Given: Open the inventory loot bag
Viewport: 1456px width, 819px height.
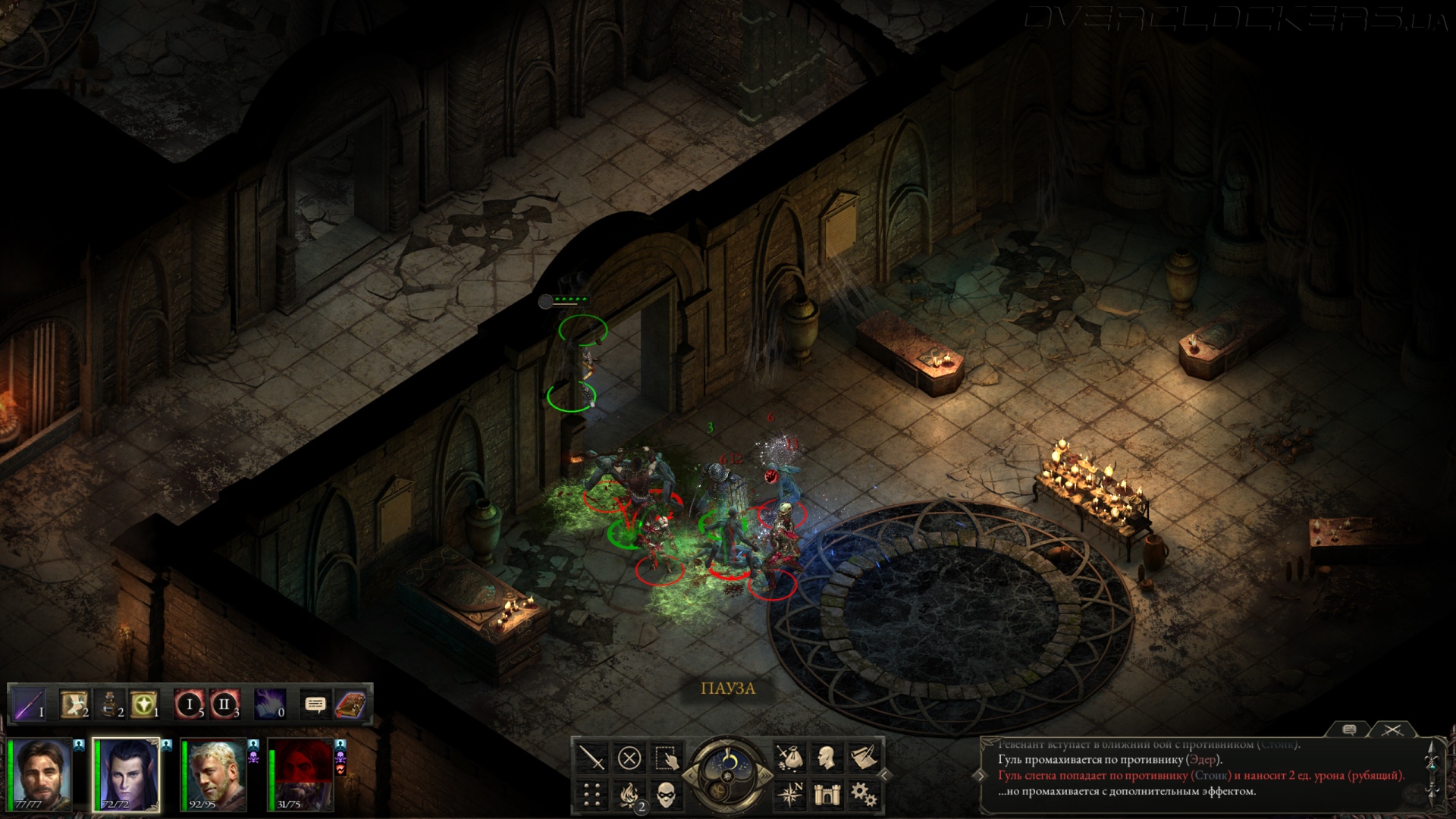Looking at the screenshot, I should (x=790, y=758).
